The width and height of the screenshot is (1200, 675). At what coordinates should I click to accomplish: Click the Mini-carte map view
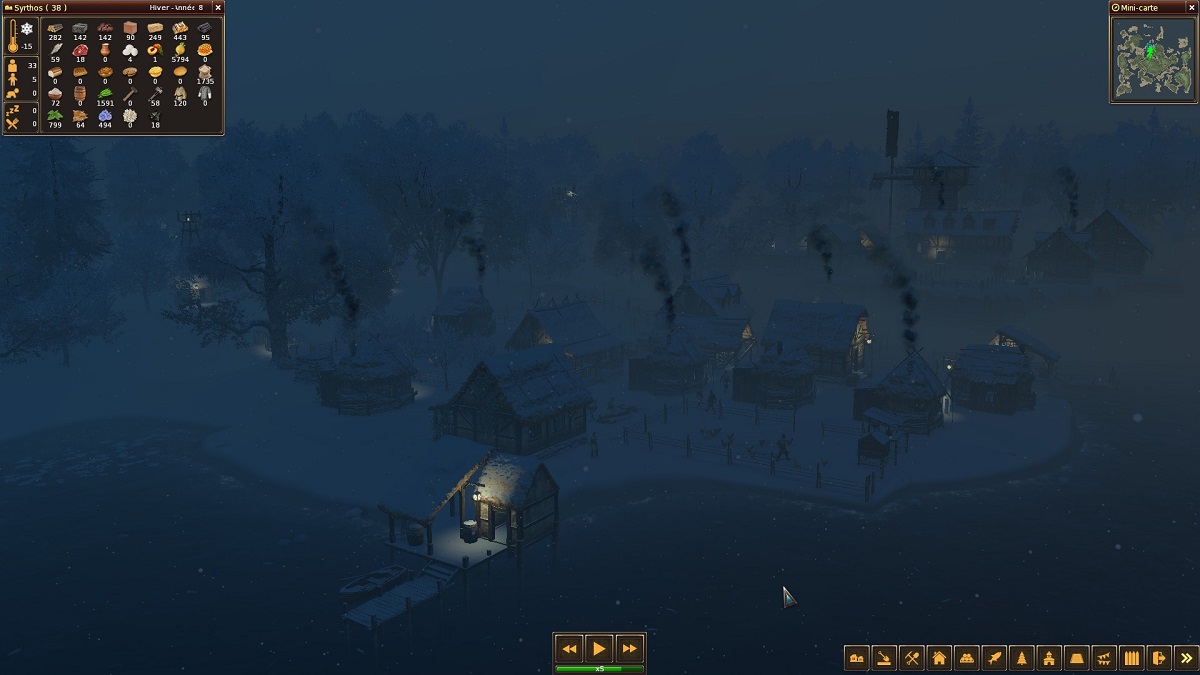[1153, 58]
